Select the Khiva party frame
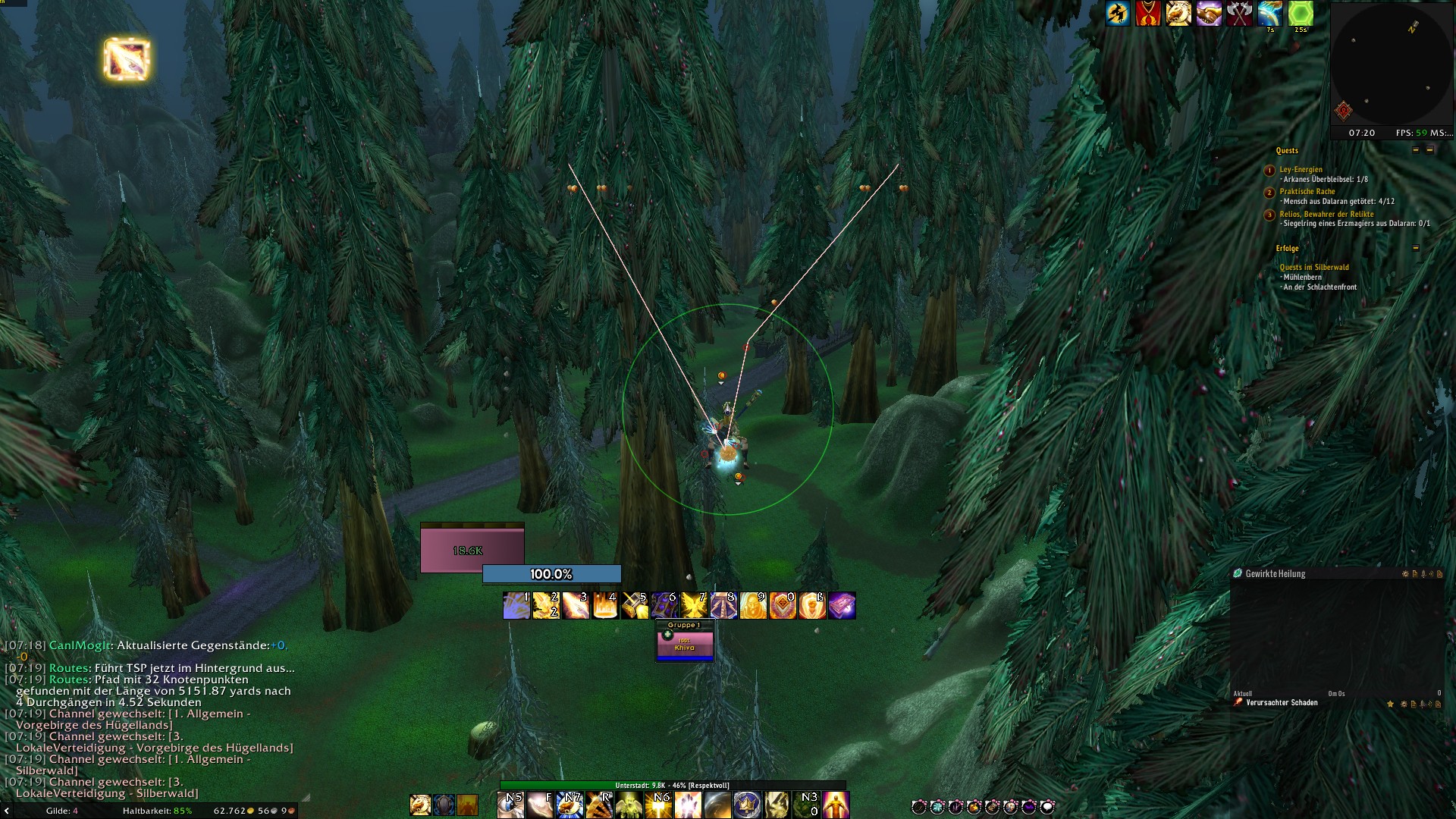 coord(685,644)
